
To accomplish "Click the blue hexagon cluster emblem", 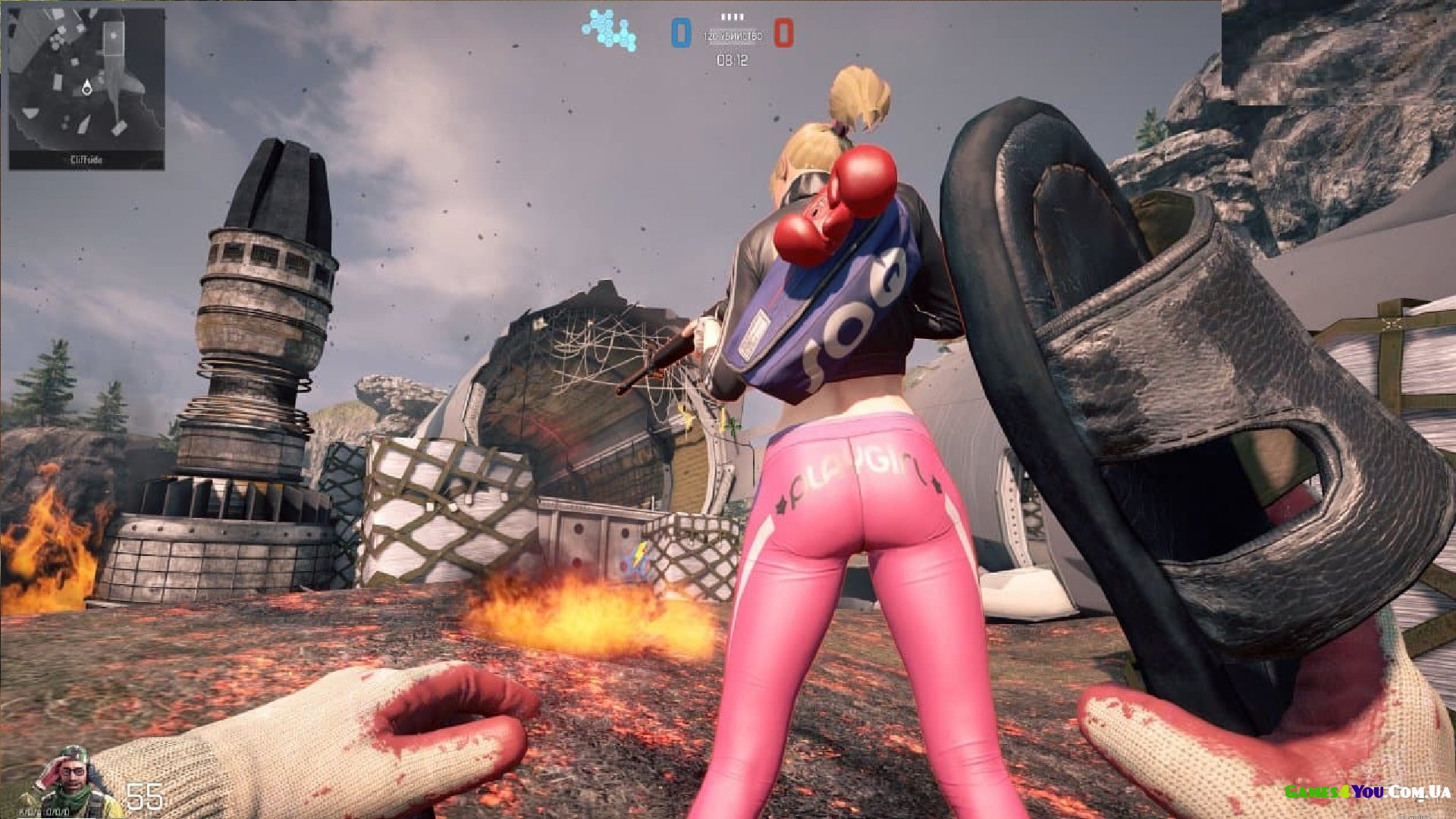I will click(609, 30).
